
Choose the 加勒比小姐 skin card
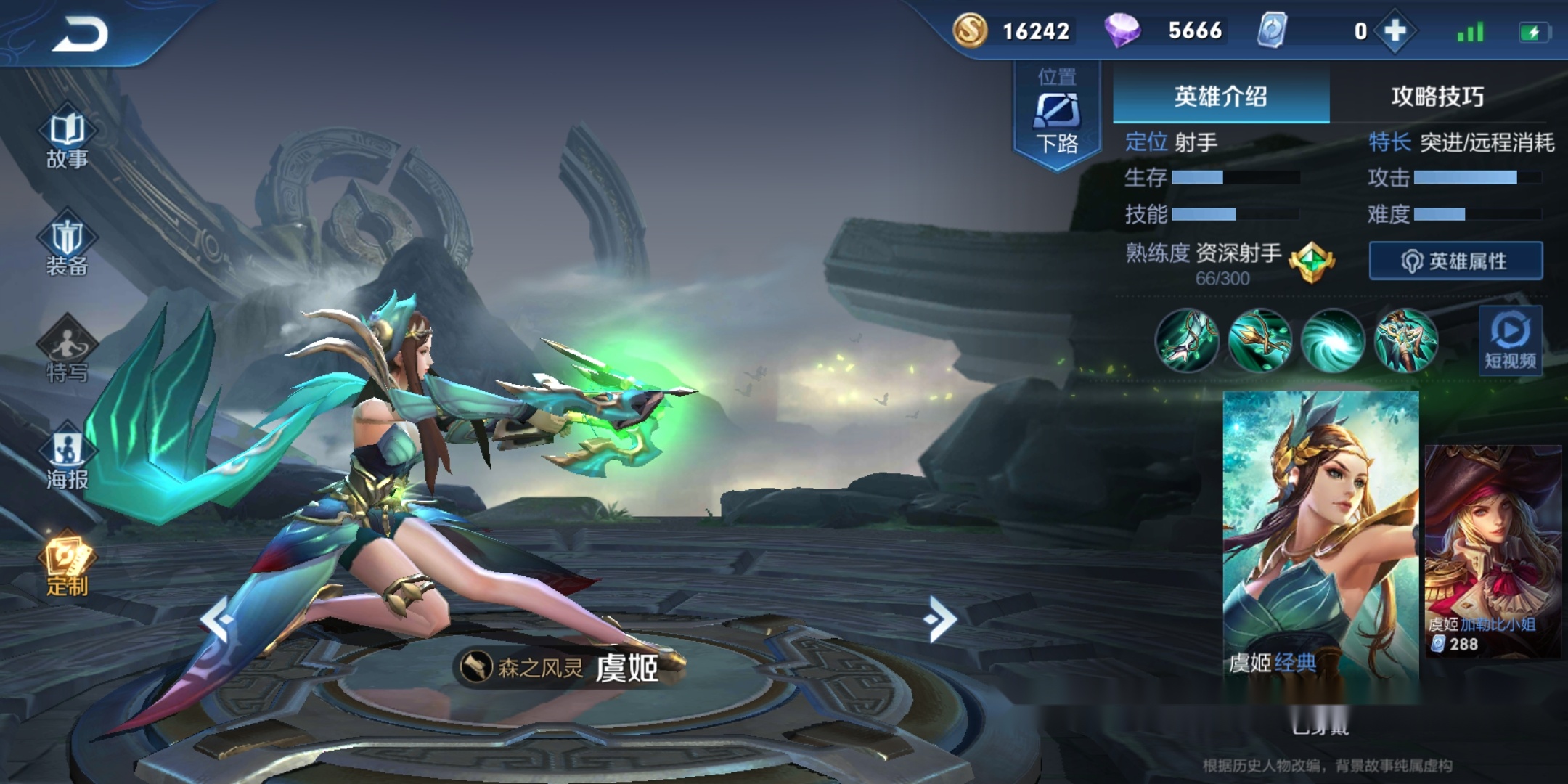coord(1493,552)
